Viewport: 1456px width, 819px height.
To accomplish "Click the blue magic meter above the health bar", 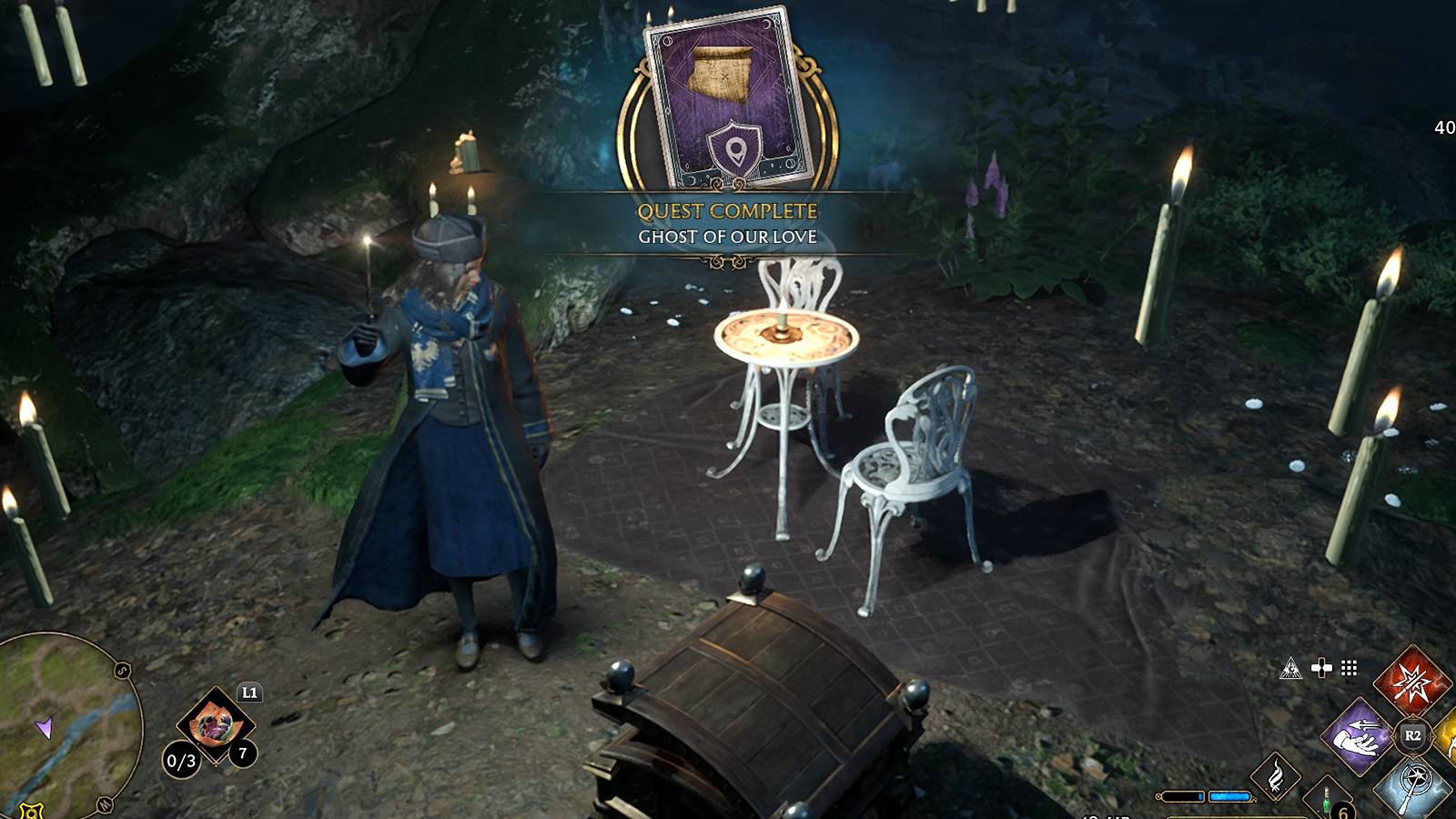I will click(1229, 795).
